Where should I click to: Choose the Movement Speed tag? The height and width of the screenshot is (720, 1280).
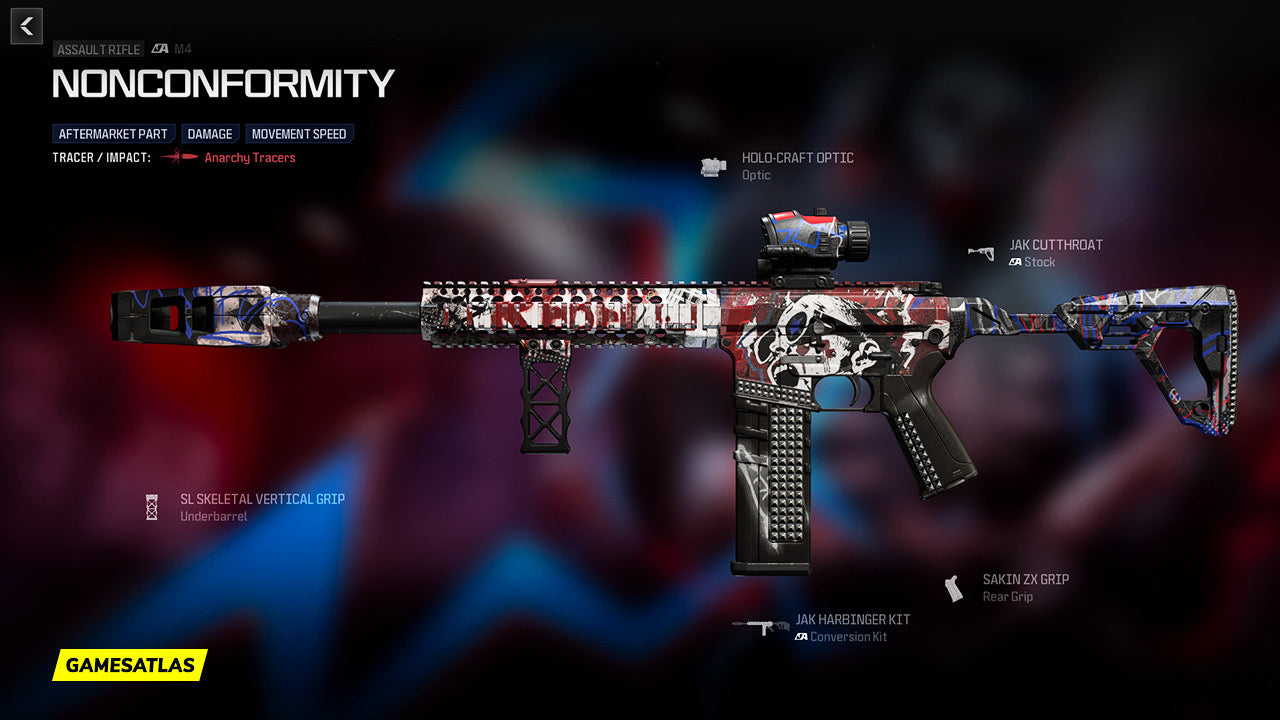299,134
